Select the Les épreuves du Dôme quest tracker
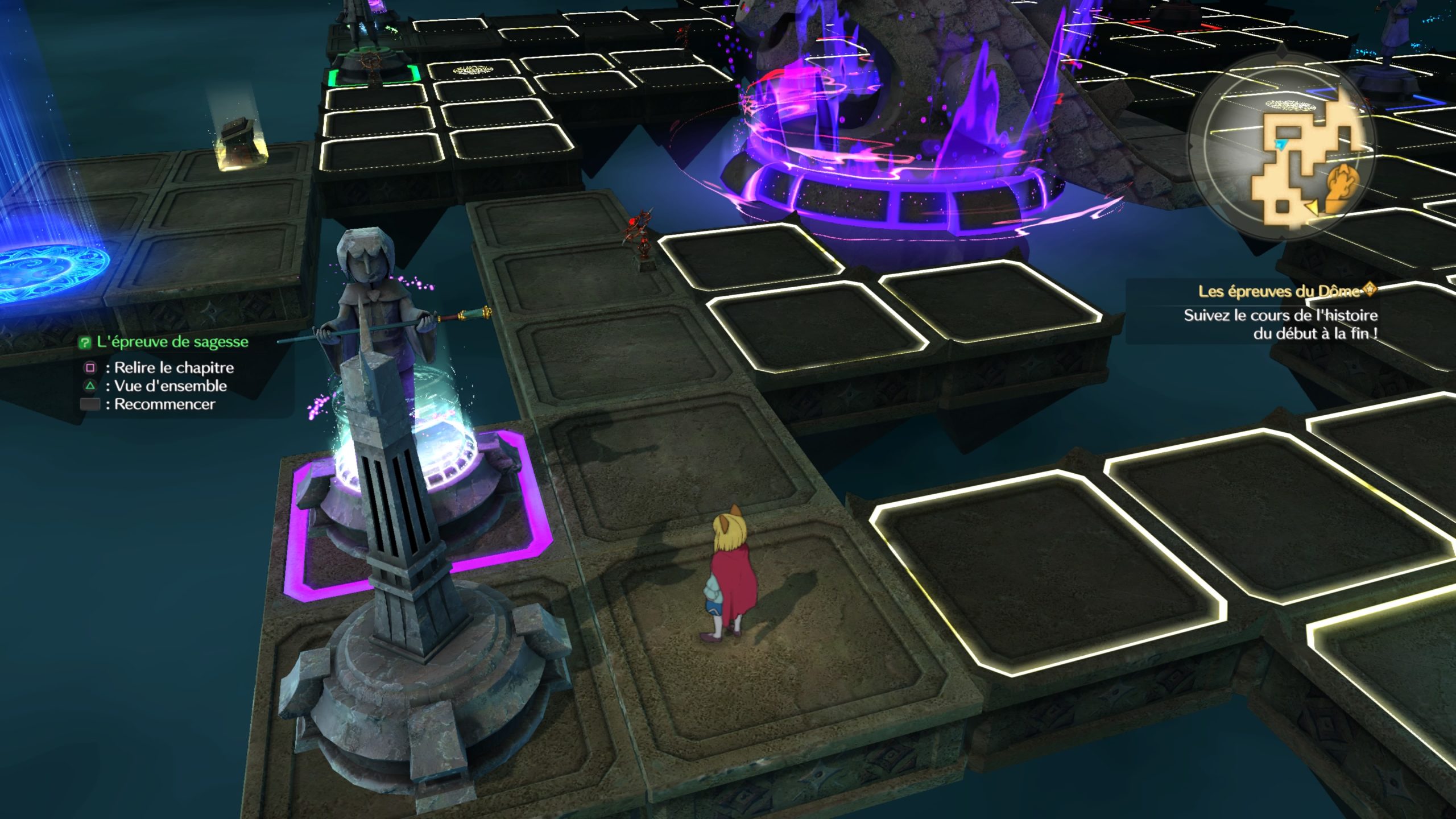This screenshot has height=819, width=1456. [1280, 292]
